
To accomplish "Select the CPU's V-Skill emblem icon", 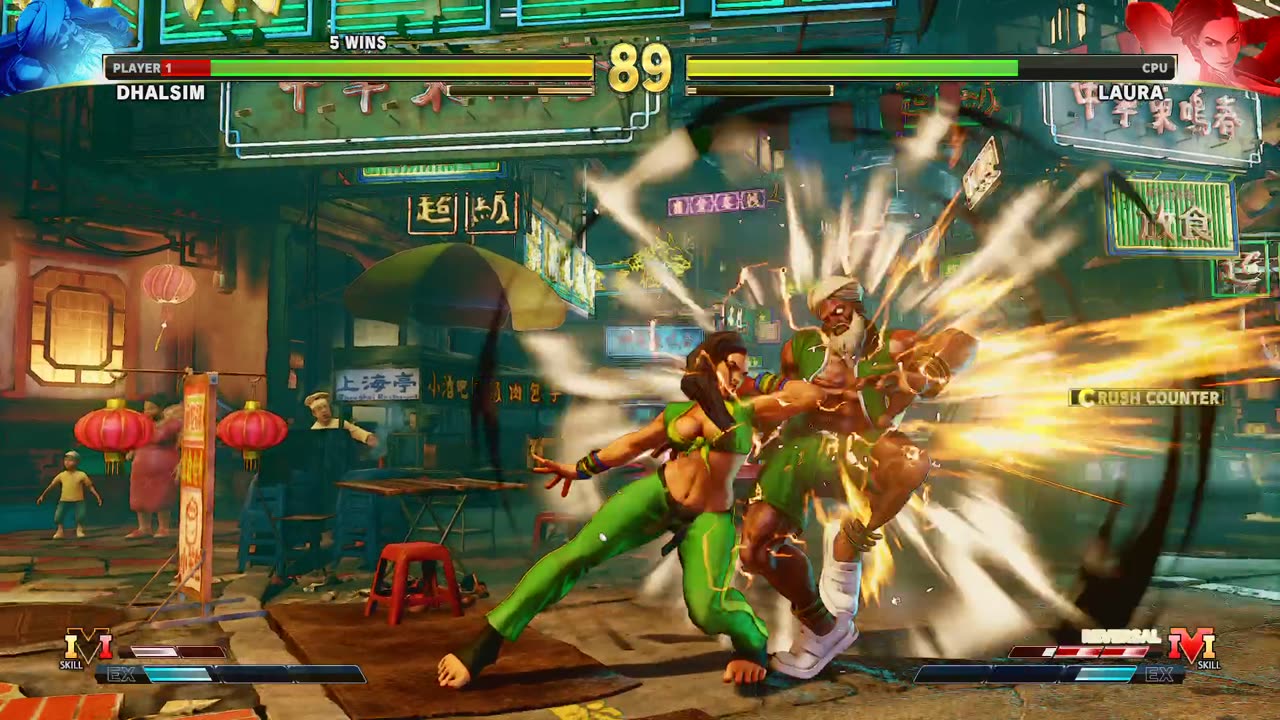I will click(1191, 645).
